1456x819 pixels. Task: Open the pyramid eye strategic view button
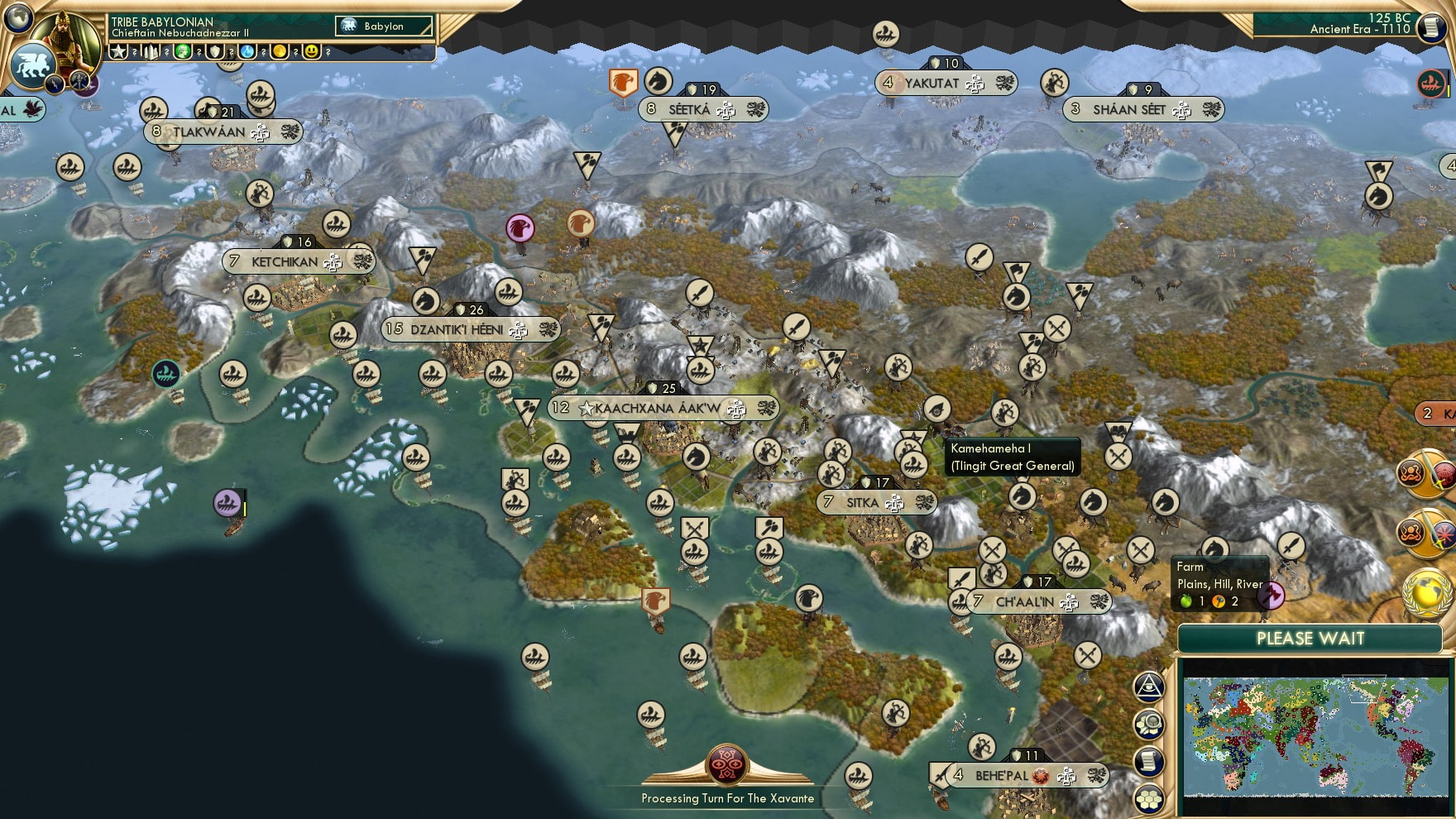coord(1149,686)
